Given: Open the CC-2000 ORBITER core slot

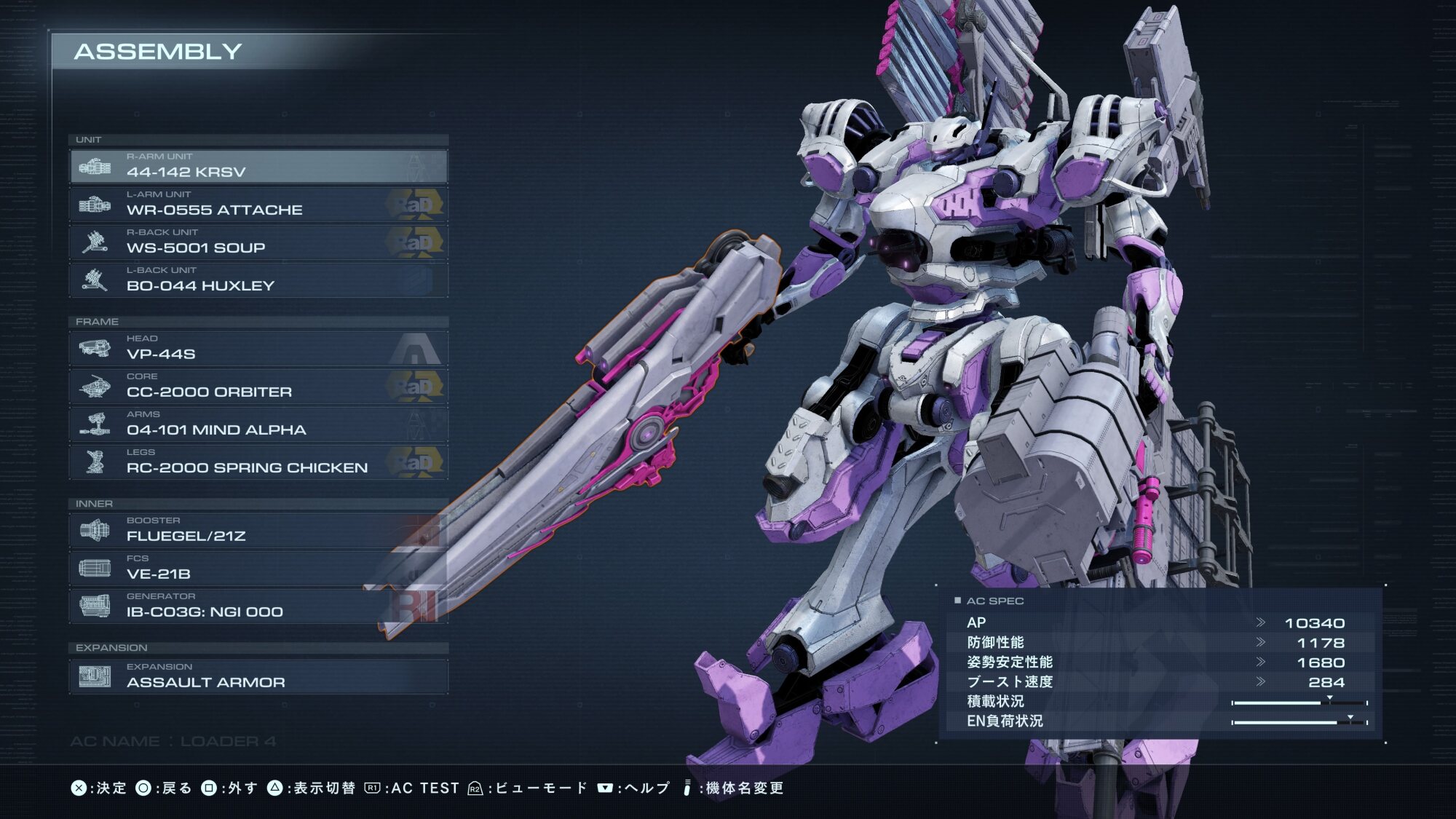Looking at the screenshot, I should 258,387.
